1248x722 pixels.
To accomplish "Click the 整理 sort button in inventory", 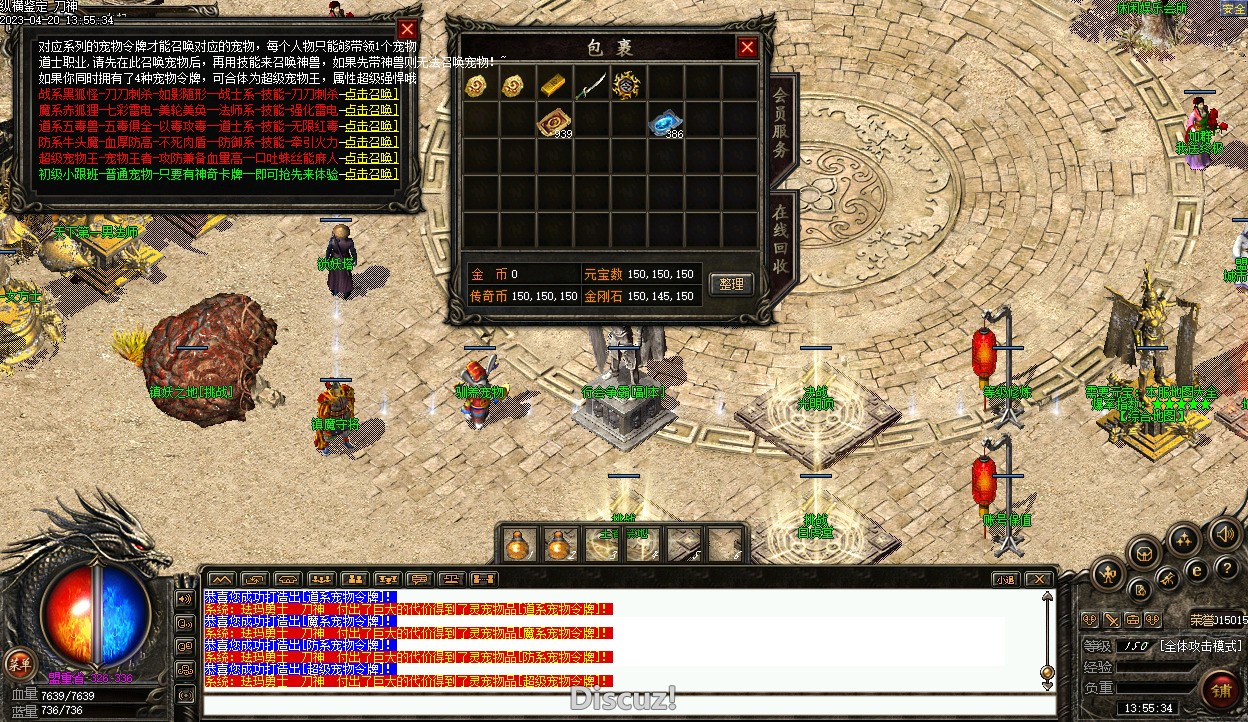I will click(731, 284).
